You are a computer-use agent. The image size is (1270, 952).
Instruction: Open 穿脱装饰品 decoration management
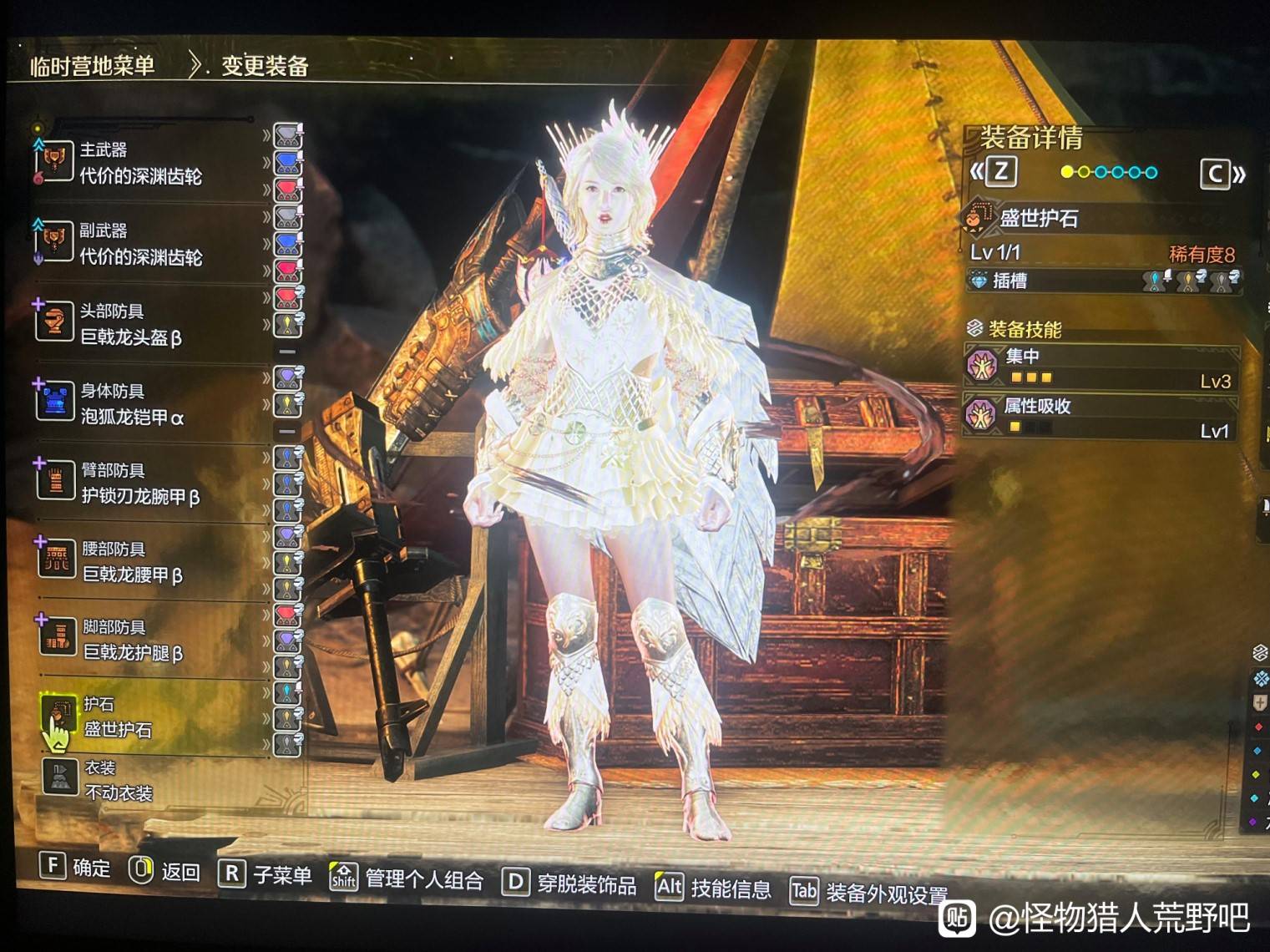click(x=570, y=884)
